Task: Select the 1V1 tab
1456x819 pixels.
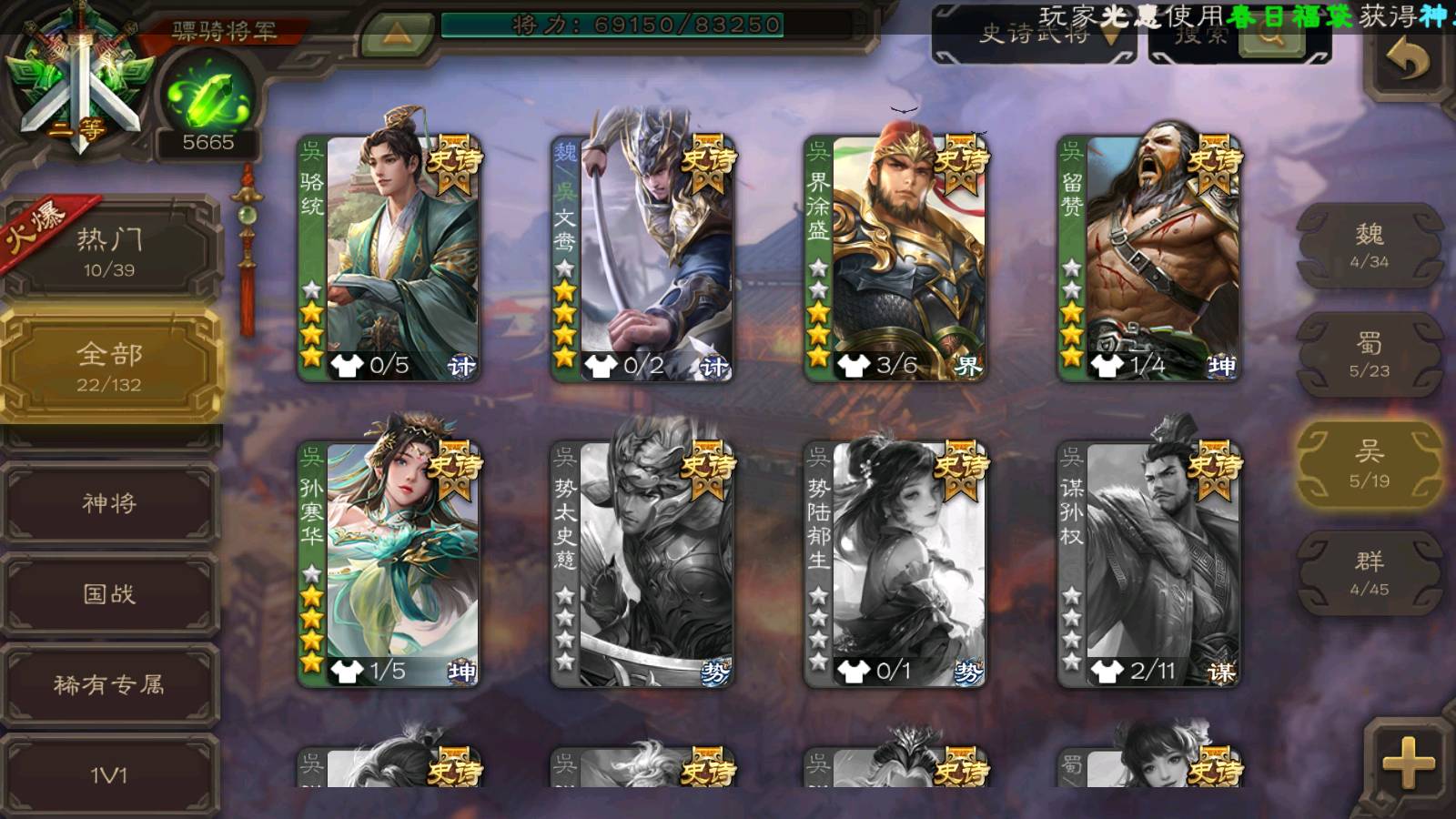Action: [x=109, y=774]
